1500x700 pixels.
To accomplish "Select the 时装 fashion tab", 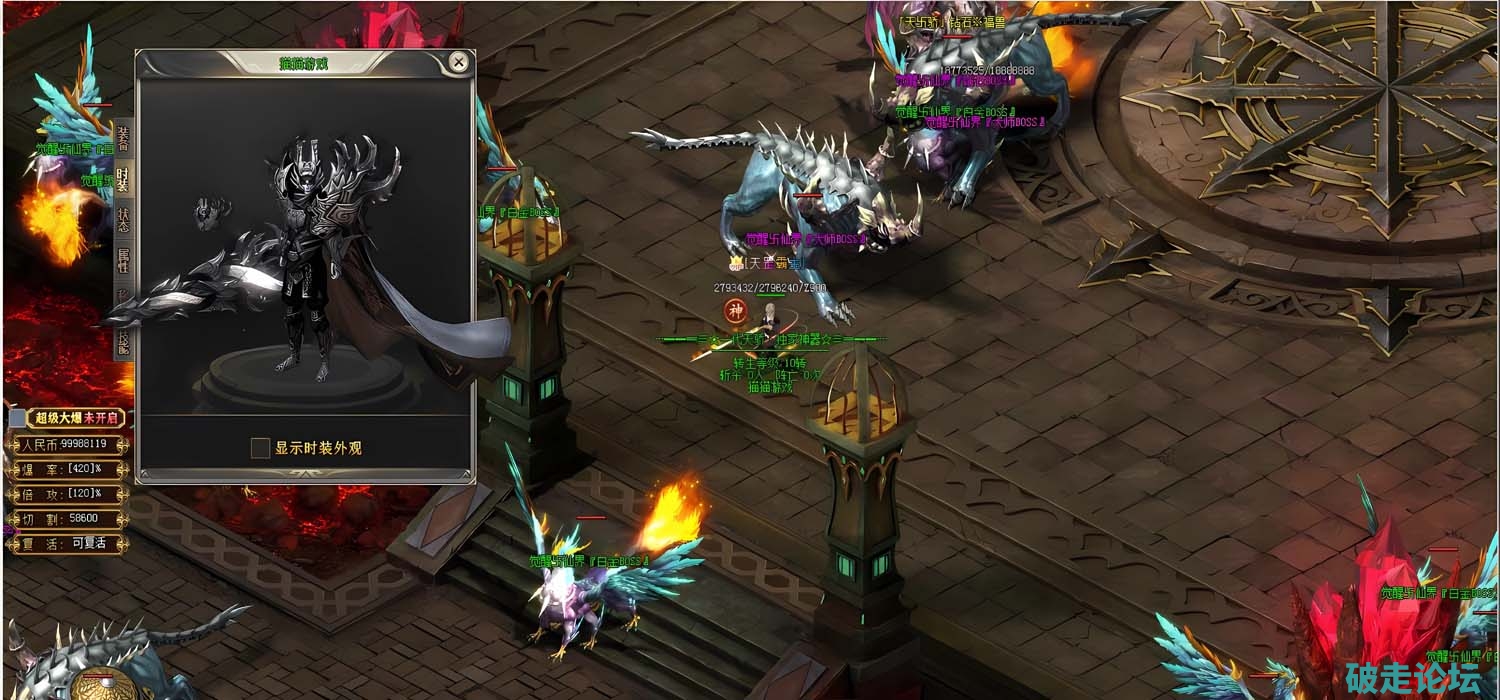I will [123, 180].
